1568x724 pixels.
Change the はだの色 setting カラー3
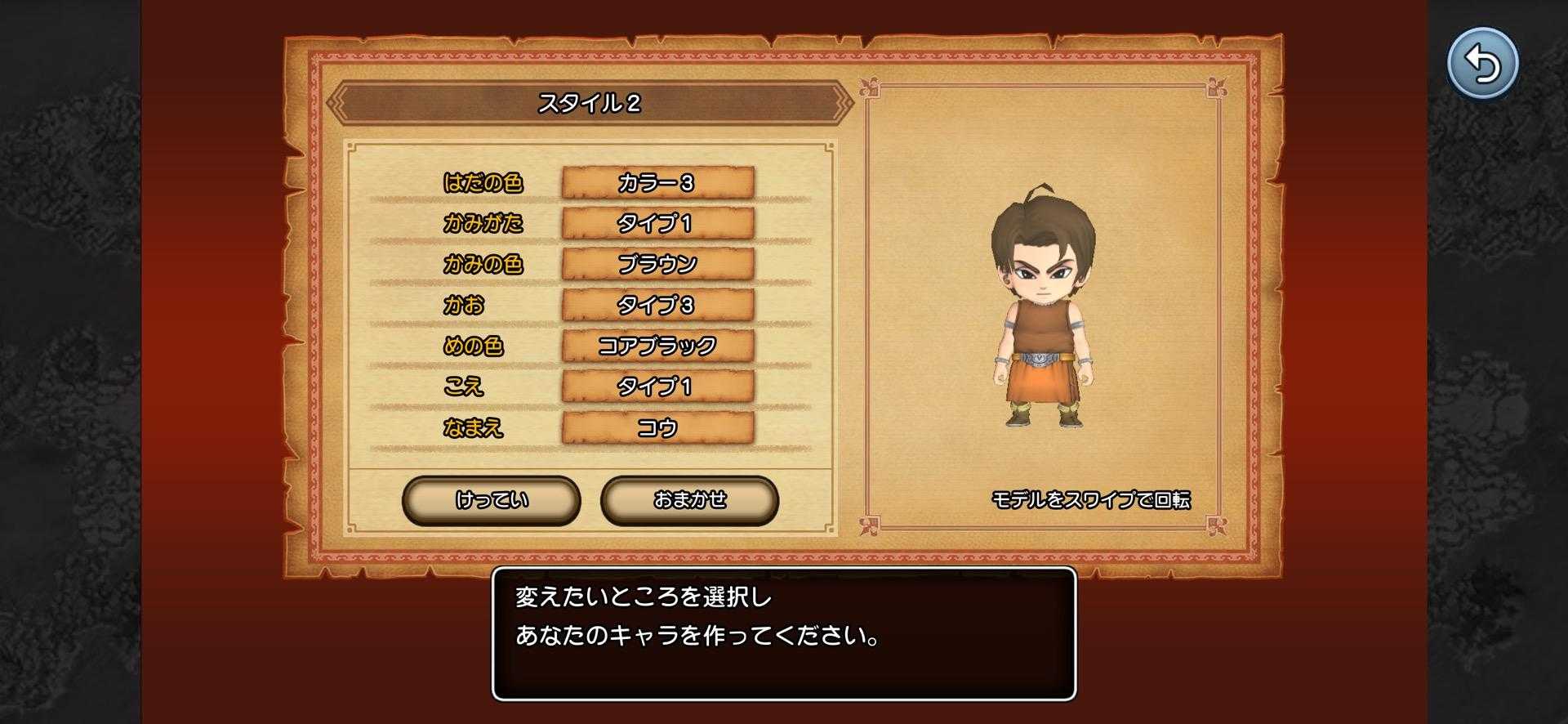[657, 182]
